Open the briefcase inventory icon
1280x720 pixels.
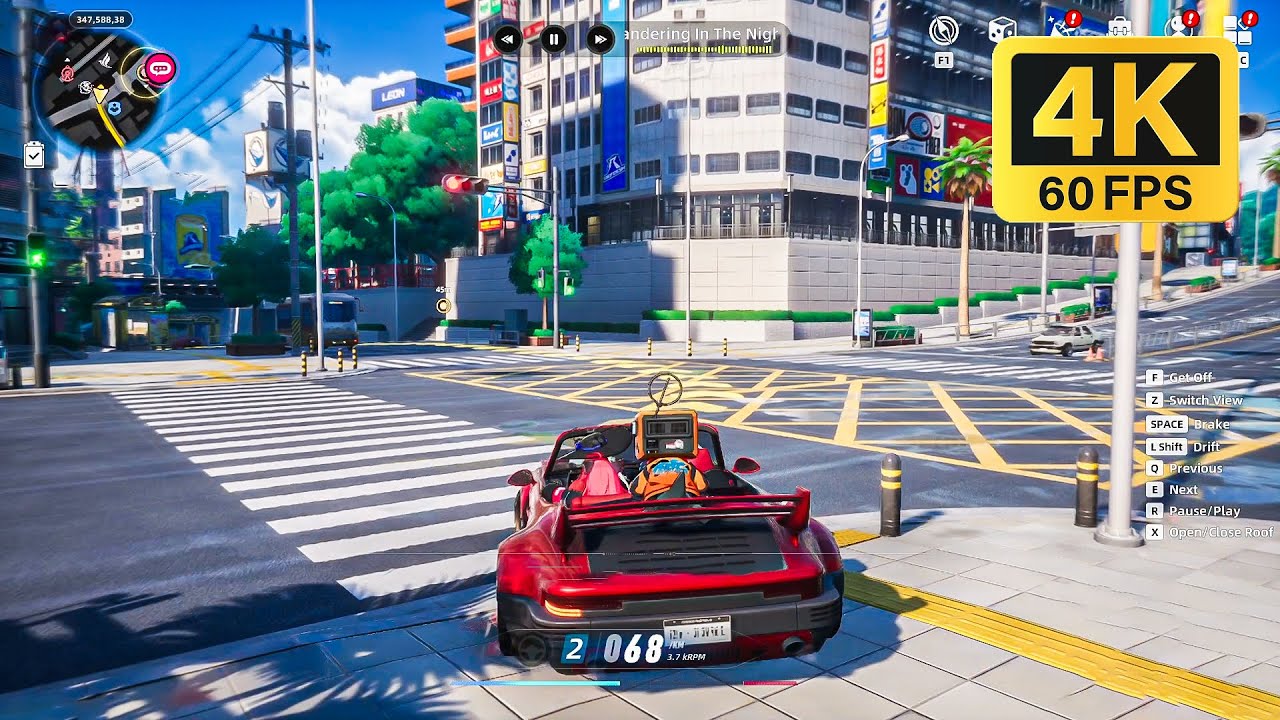tap(1119, 28)
